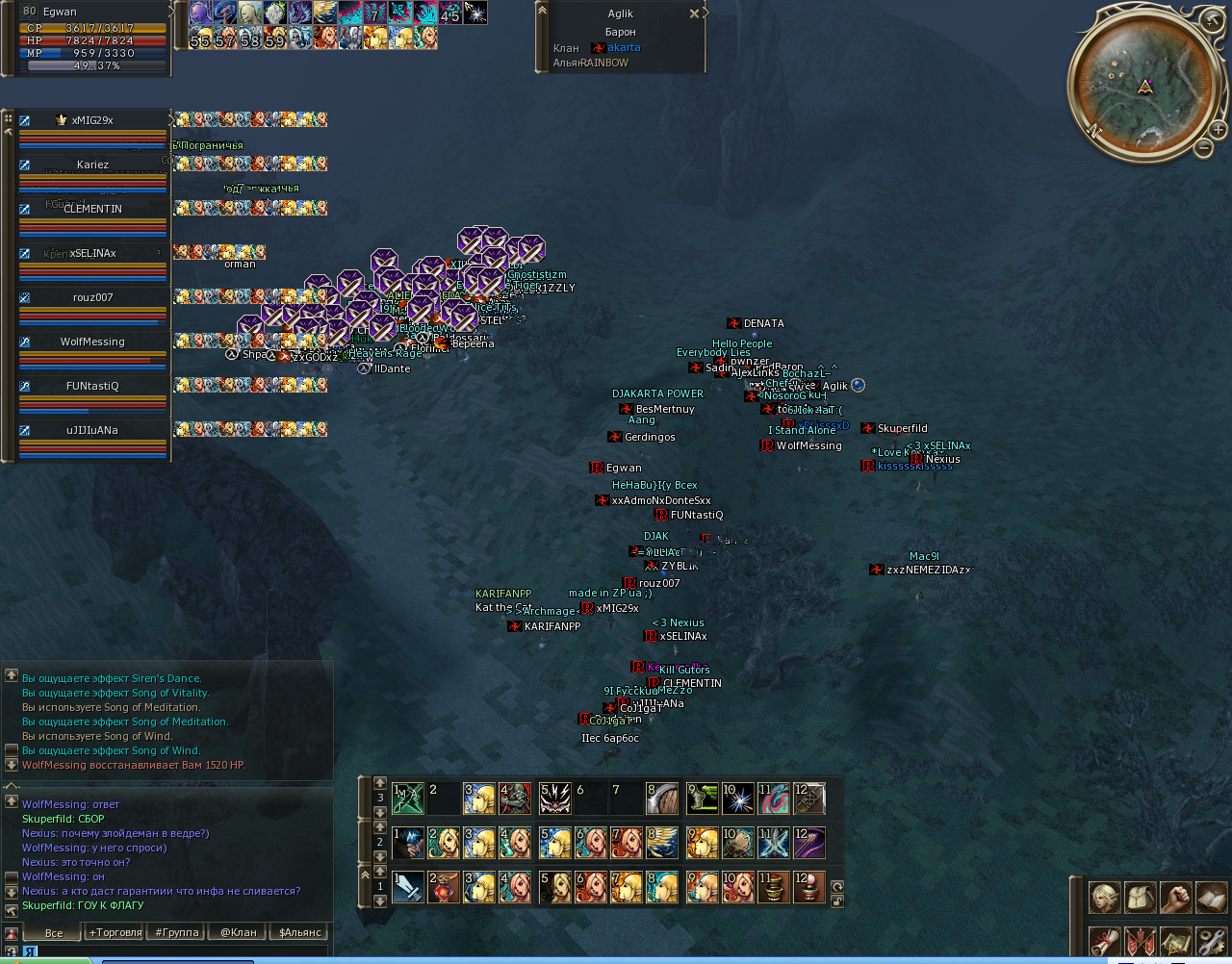1232x964 pixels.
Task: Switch to the #Группа chat tab
Action: 177,932
